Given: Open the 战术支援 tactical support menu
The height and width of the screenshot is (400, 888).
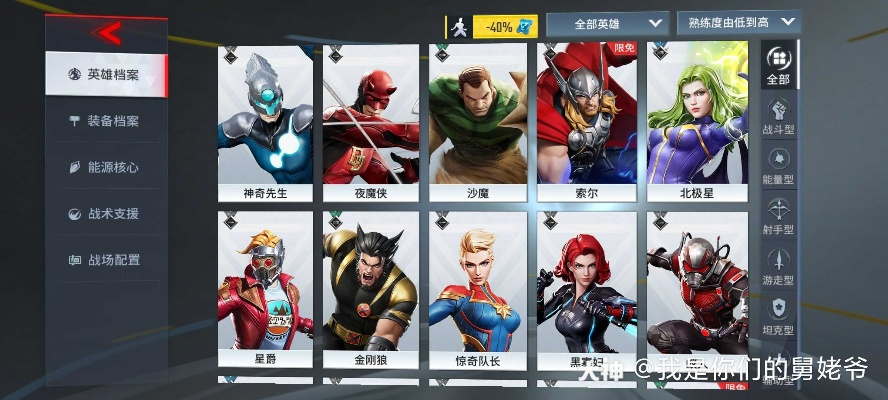Looking at the screenshot, I should [105, 213].
